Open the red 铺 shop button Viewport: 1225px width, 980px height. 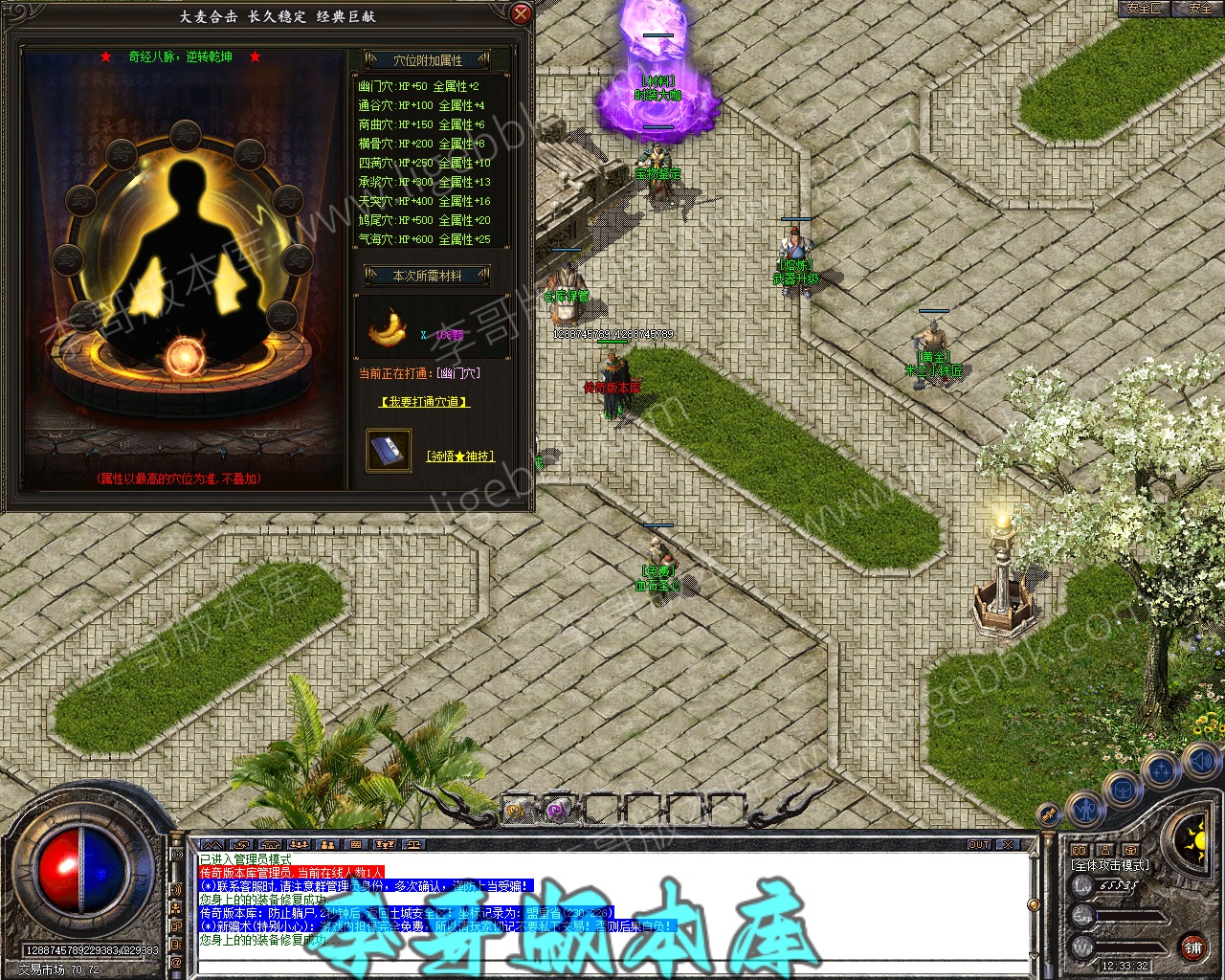coord(1192,947)
